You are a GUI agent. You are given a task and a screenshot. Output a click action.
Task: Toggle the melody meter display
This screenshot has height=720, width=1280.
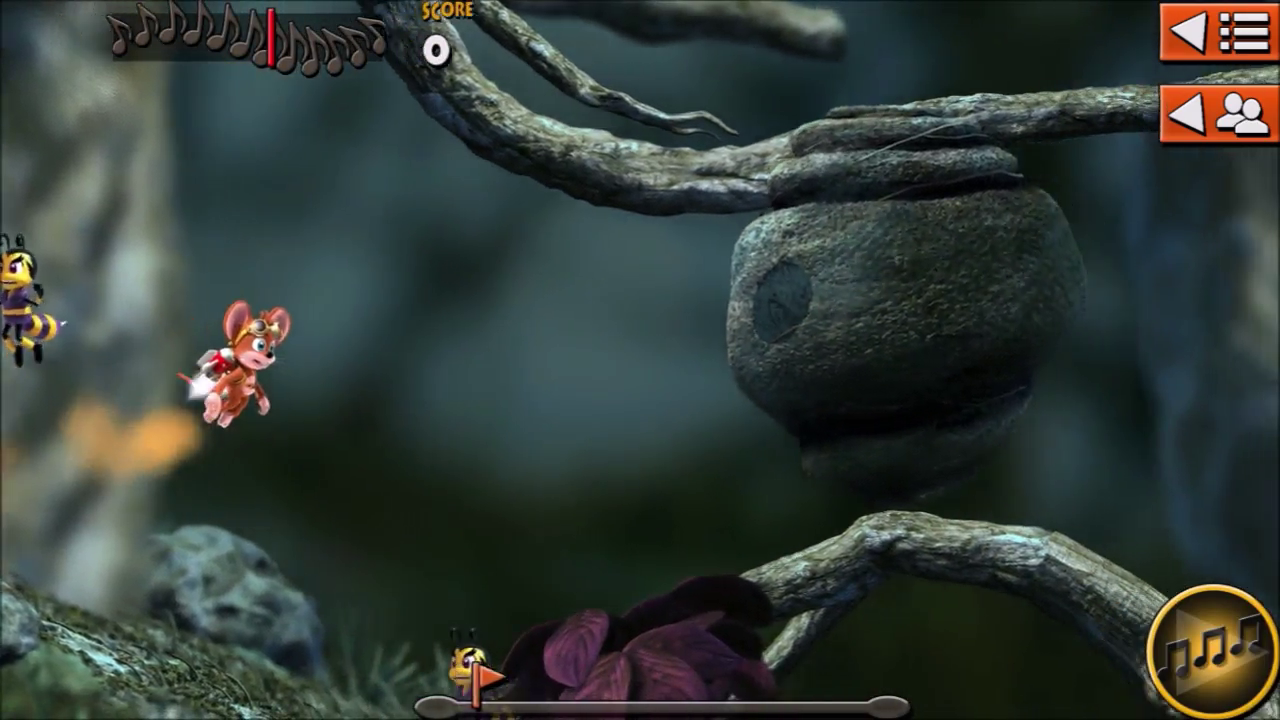(x=245, y=40)
